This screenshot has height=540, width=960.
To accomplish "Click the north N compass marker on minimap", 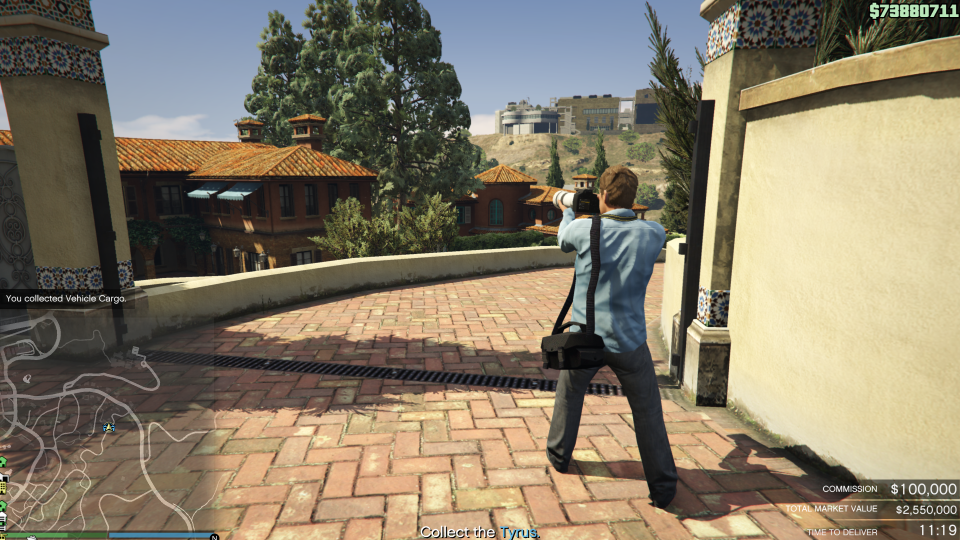I will [x=214, y=536].
